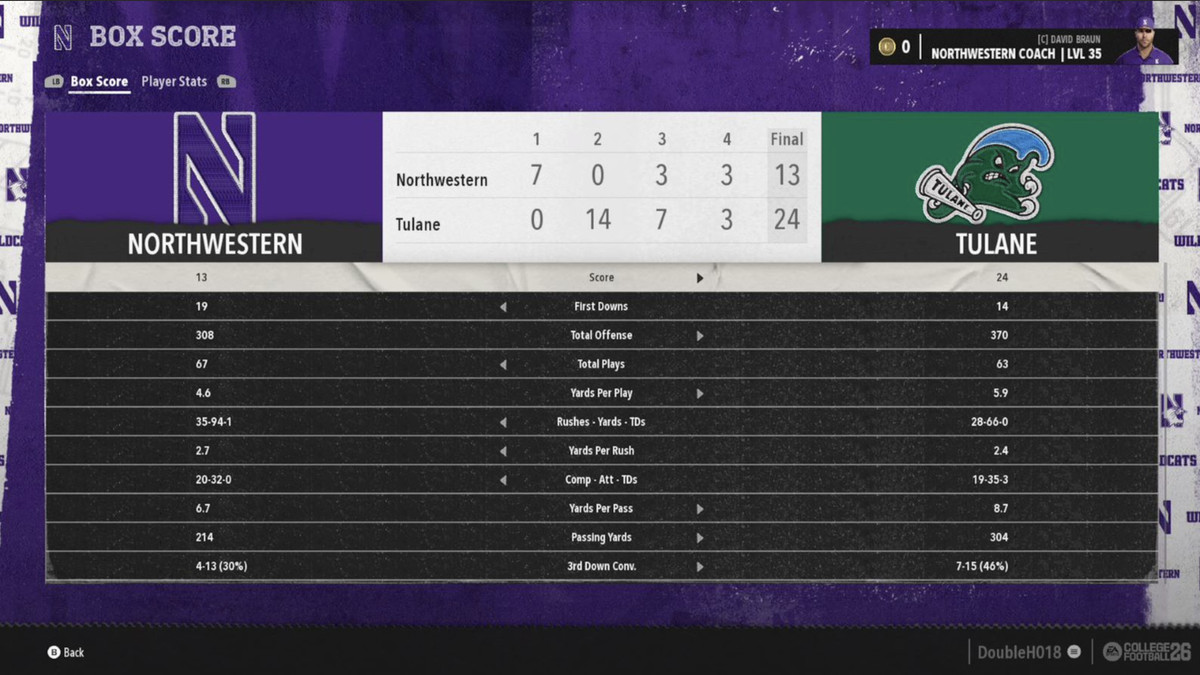Select the Yards Per Play row

pos(601,393)
